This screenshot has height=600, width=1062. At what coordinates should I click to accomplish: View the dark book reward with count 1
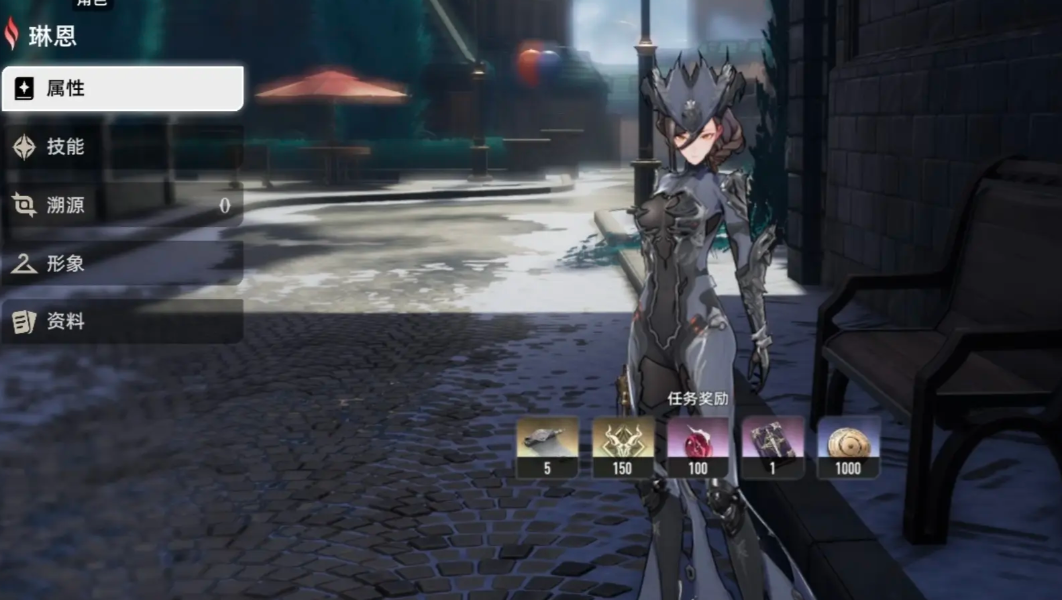coord(773,441)
